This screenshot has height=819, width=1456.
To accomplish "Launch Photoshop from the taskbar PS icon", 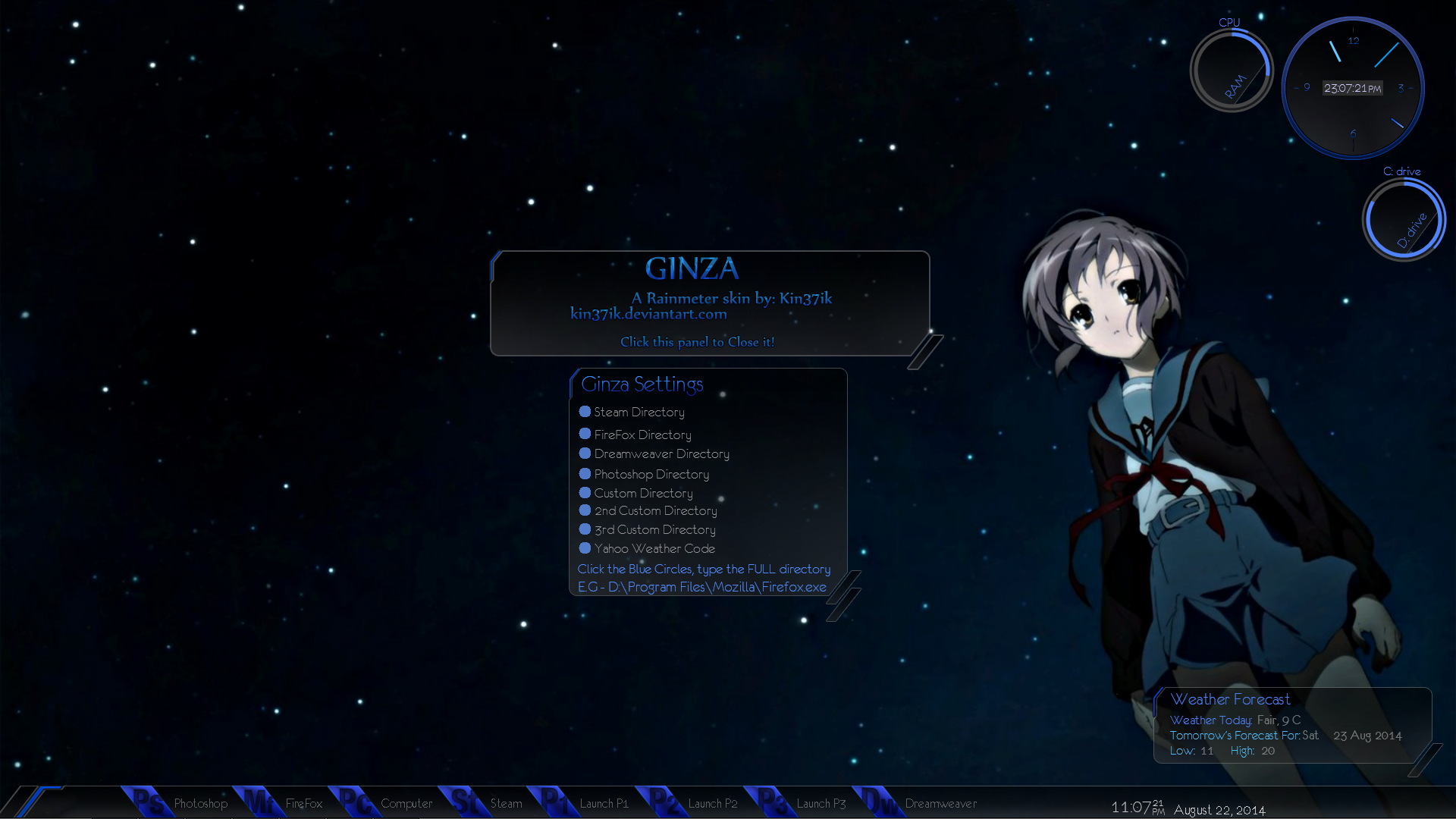I will coord(149,802).
